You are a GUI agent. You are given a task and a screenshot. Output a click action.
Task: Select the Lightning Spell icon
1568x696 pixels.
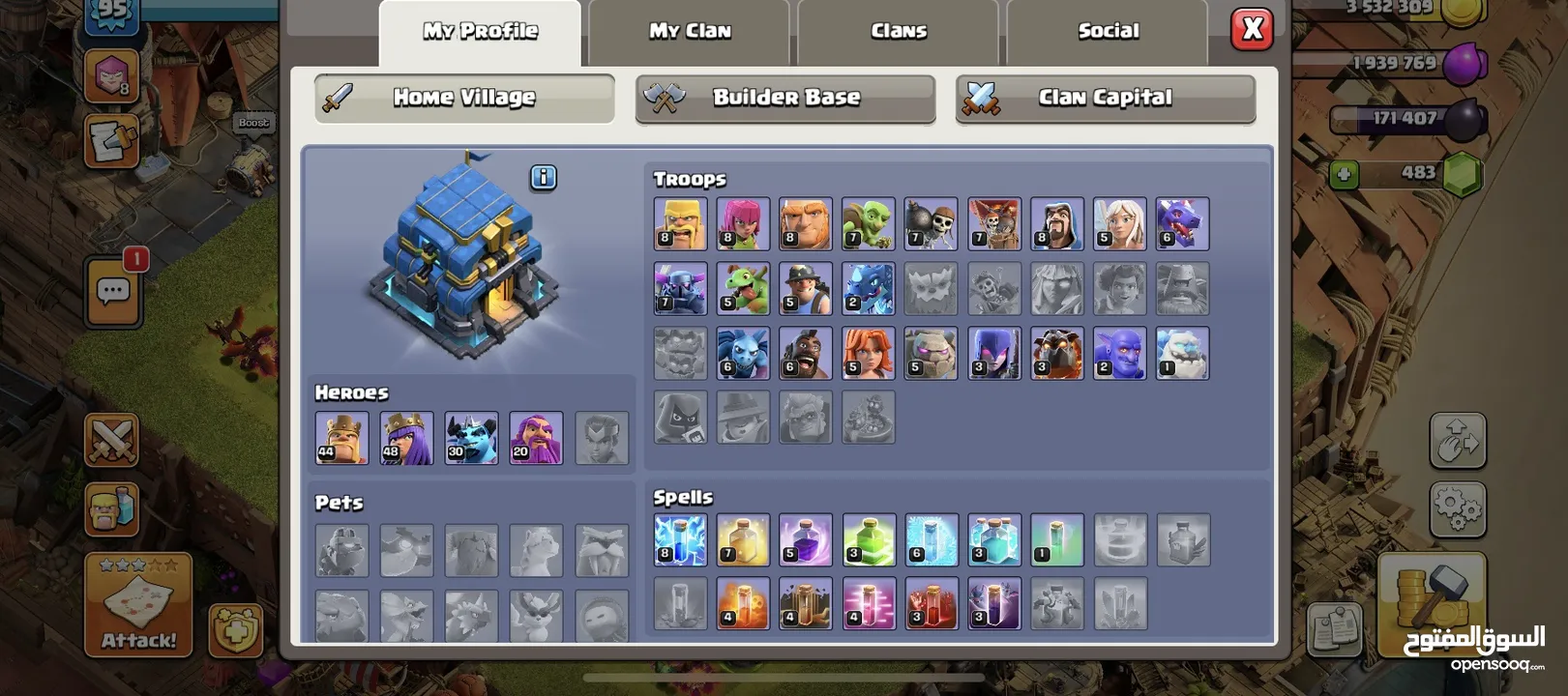[680, 539]
